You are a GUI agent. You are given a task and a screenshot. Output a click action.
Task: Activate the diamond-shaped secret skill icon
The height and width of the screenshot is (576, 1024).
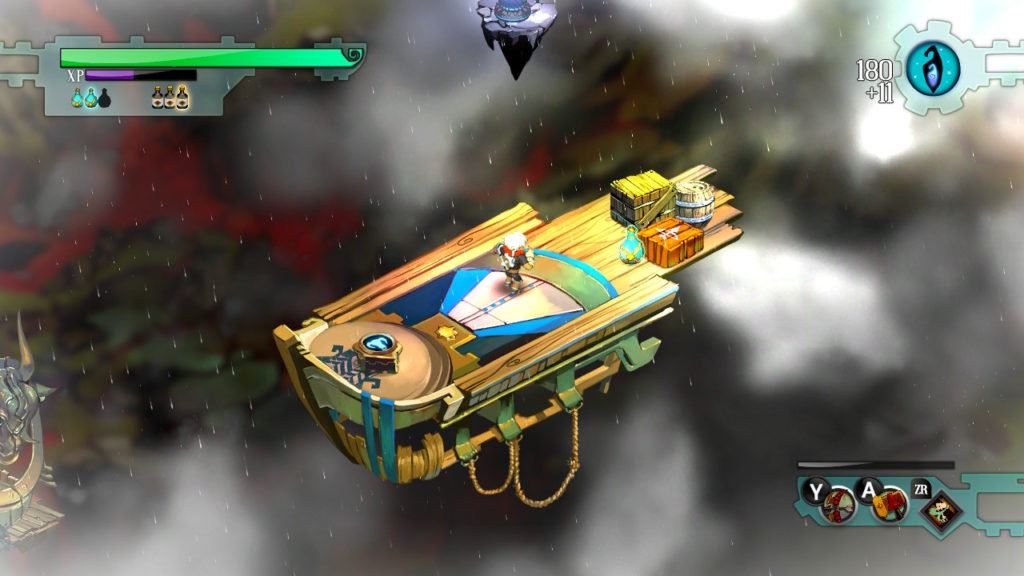pyautogui.click(x=939, y=511)
